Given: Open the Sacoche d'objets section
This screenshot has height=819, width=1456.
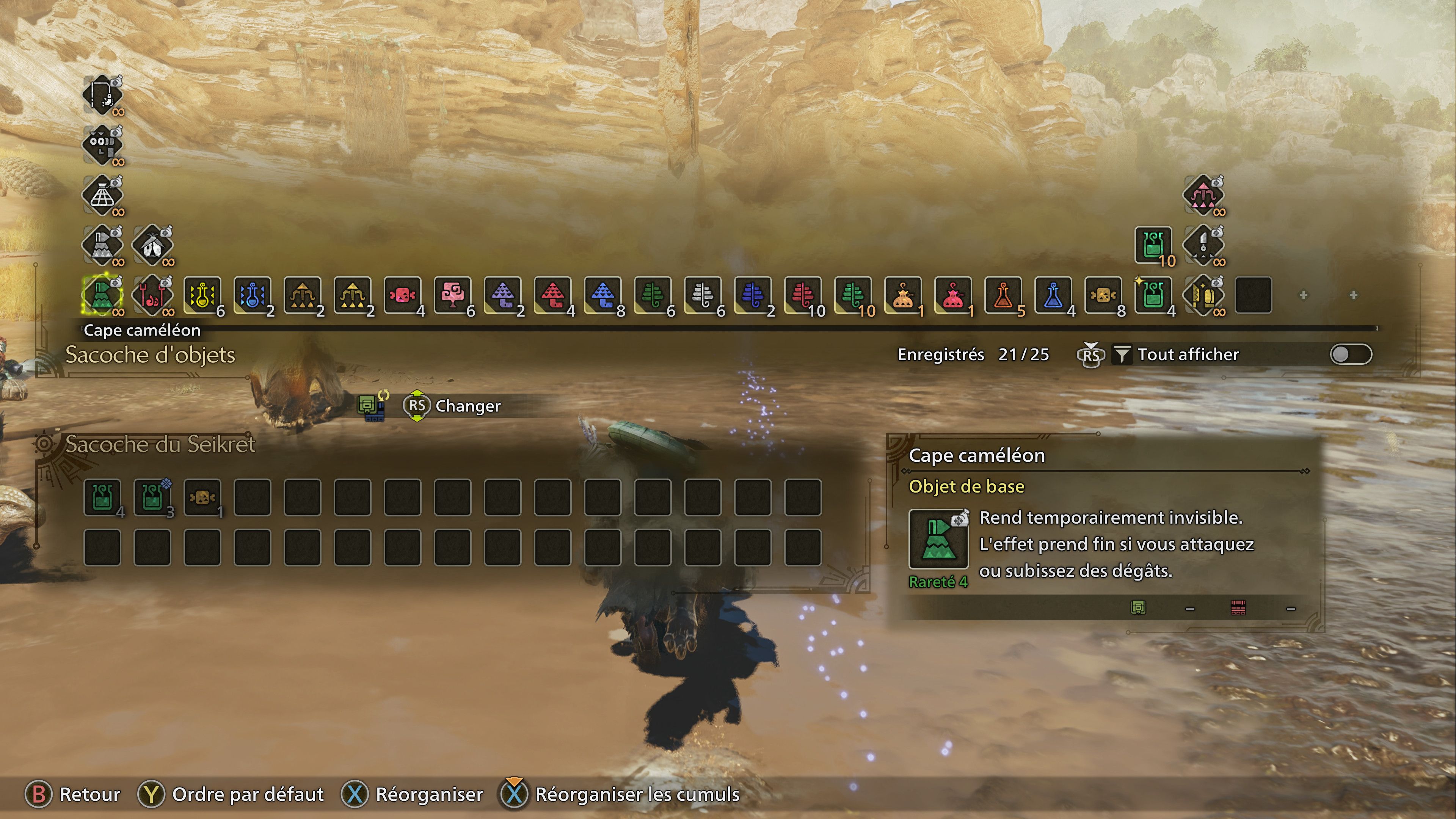Looking at the screenshot, I should point(149,356).
